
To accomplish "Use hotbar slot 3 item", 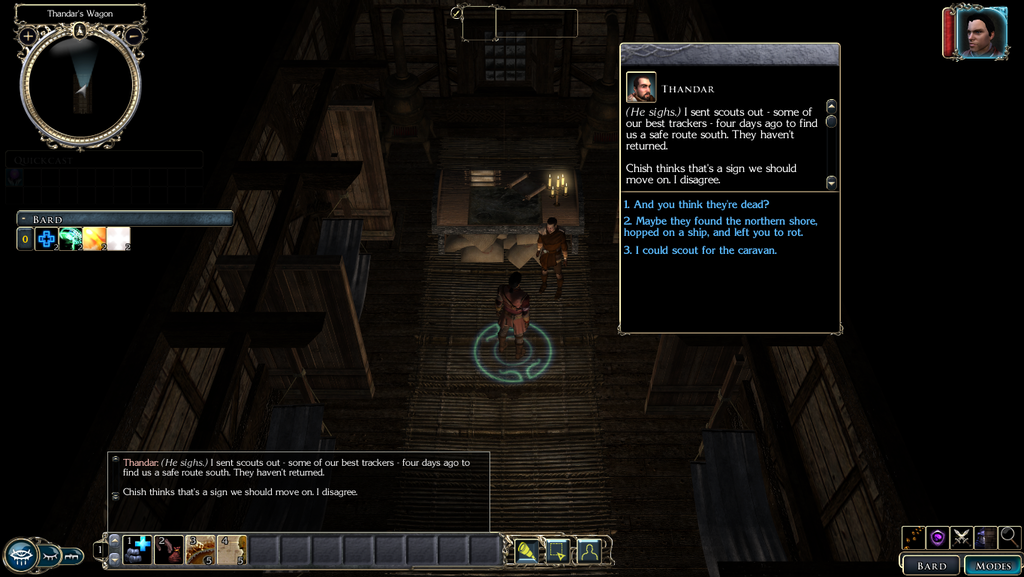I will click(201, 549).
